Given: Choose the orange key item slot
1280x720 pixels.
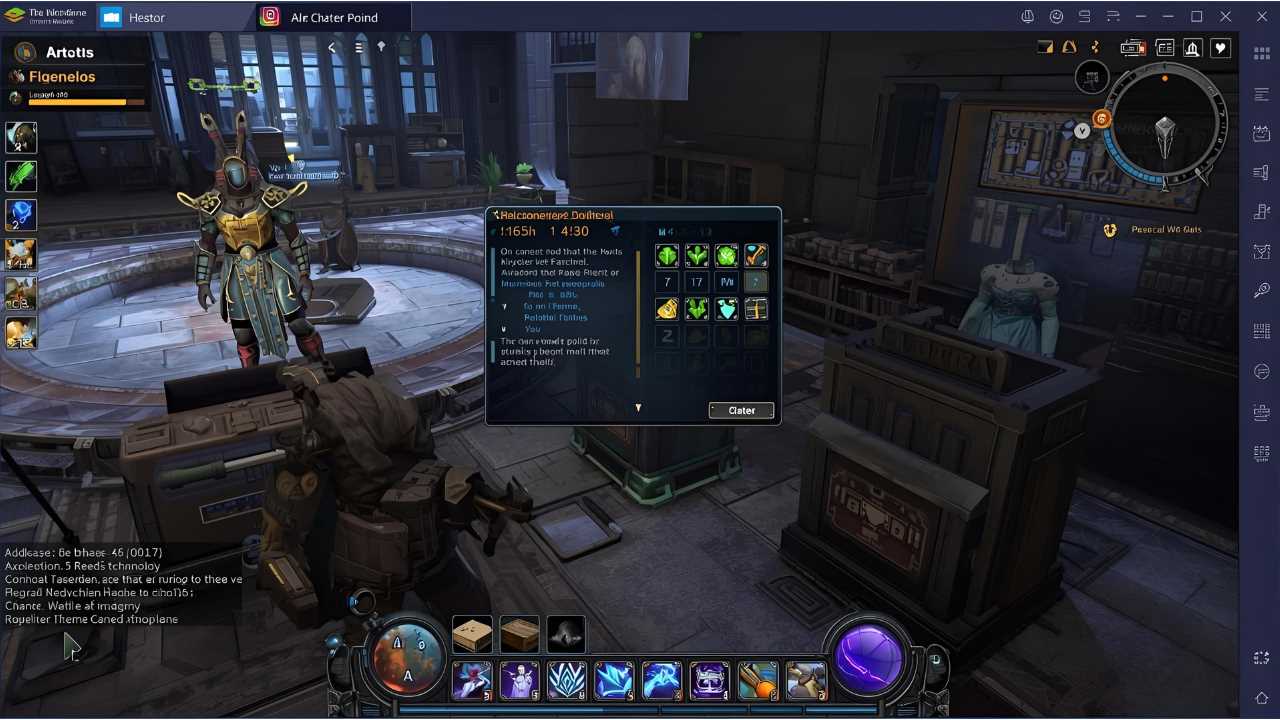Looking at the screenshot, I should point(756,255).
